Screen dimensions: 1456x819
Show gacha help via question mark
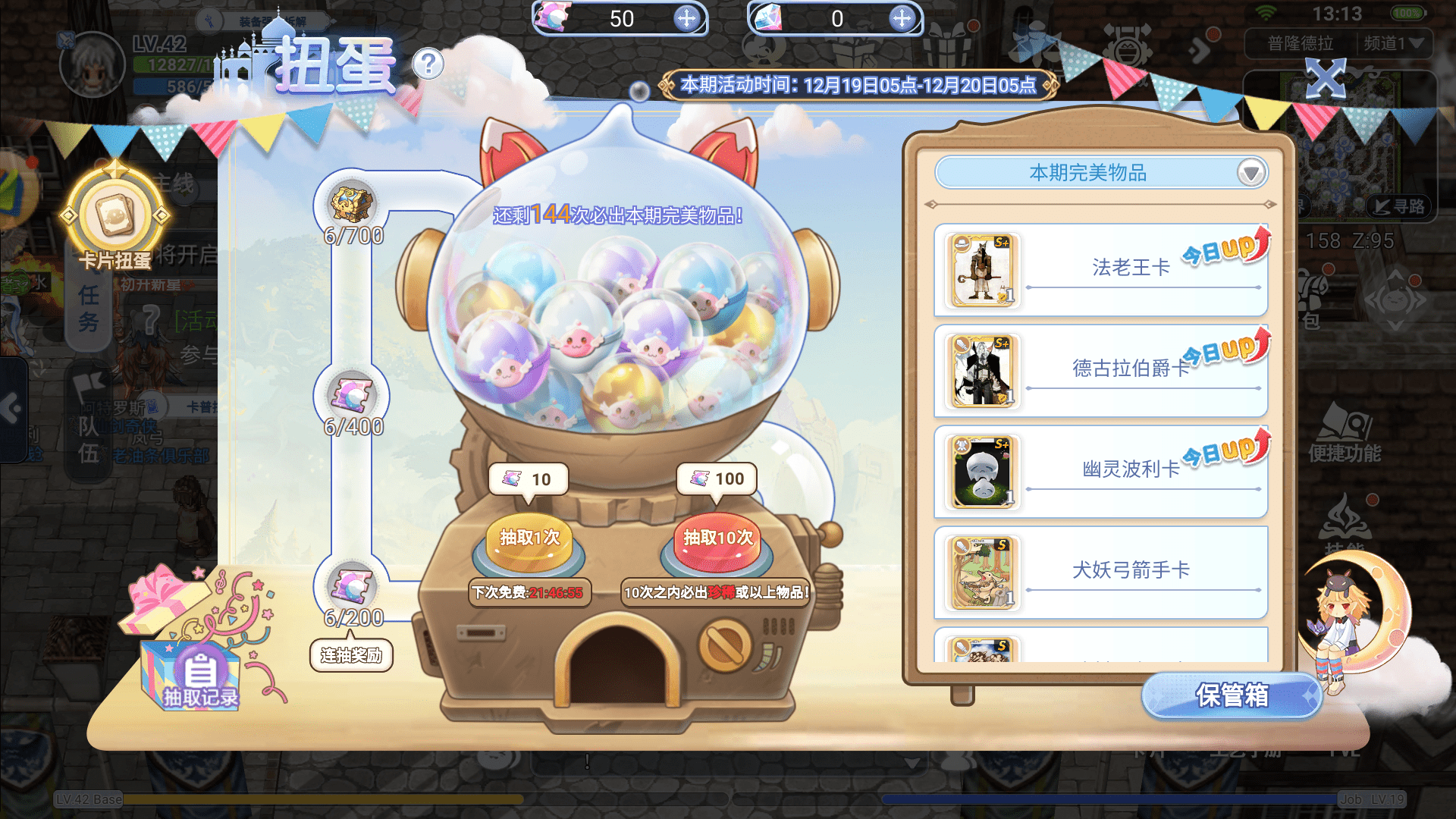click(428, 64)
